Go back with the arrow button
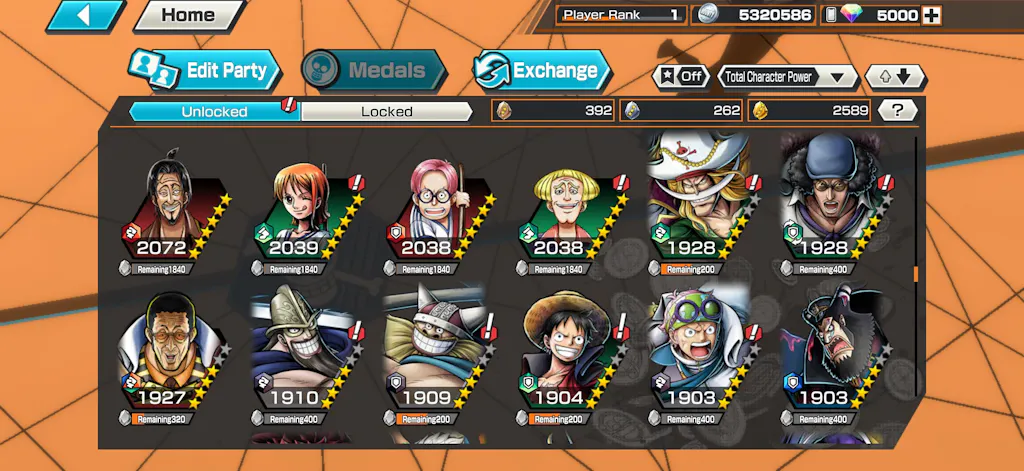This screenshot has height=471, width=1024. pos(84,16)
